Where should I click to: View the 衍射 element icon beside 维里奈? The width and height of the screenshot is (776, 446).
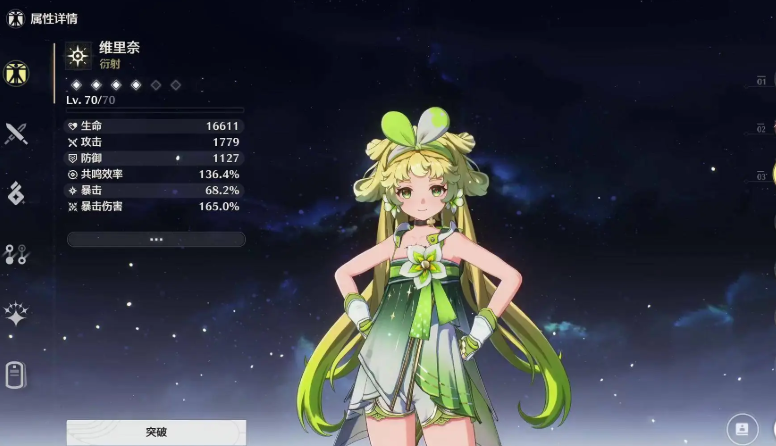[78, 56]
